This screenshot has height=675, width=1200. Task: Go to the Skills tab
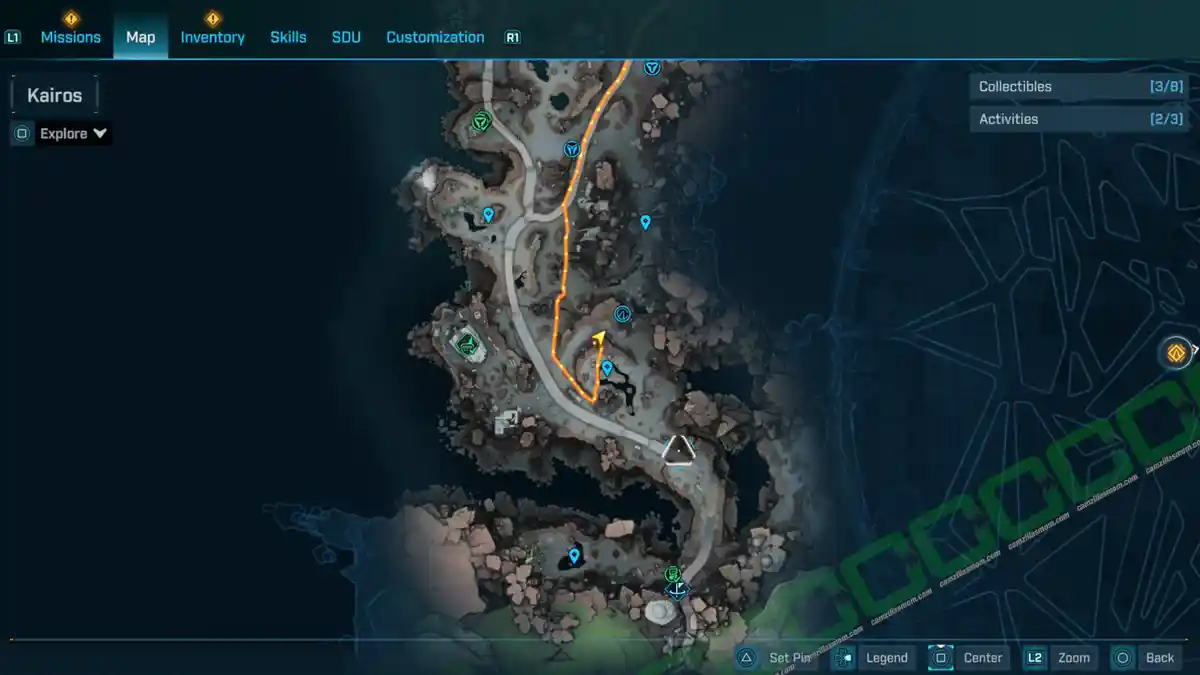[x=288, y=37]
